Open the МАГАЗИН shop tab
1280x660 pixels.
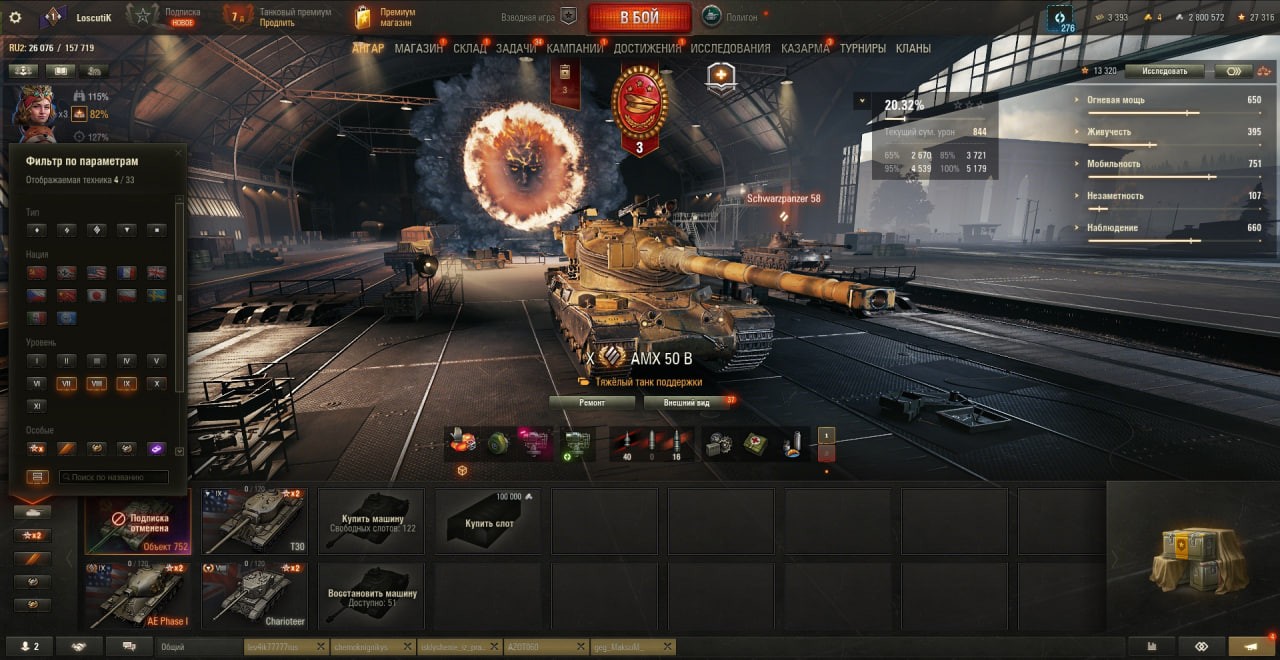pyautogui.click(x=418, y=48)
